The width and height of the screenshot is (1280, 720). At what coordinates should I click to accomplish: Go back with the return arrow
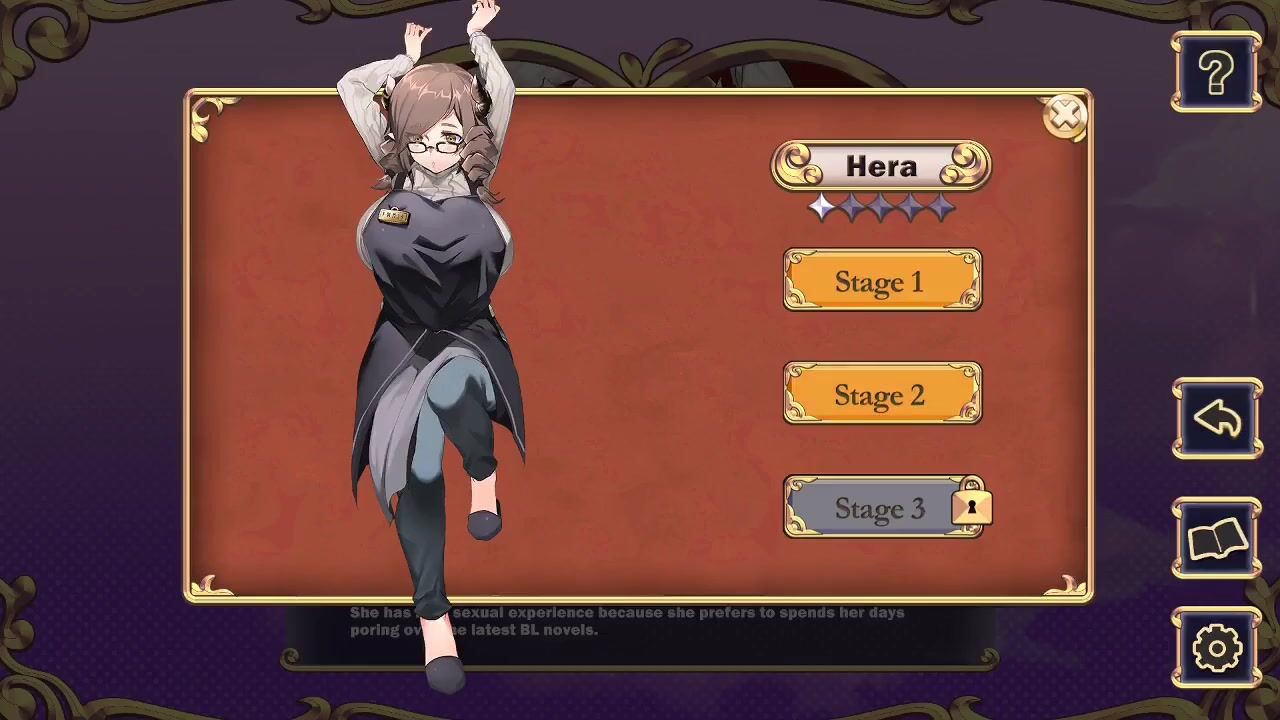1216,419
